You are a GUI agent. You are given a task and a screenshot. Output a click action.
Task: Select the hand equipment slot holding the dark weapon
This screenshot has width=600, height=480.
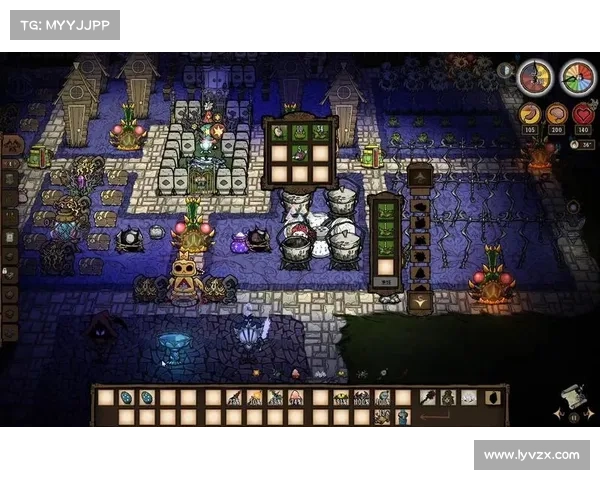pos(428,397)
